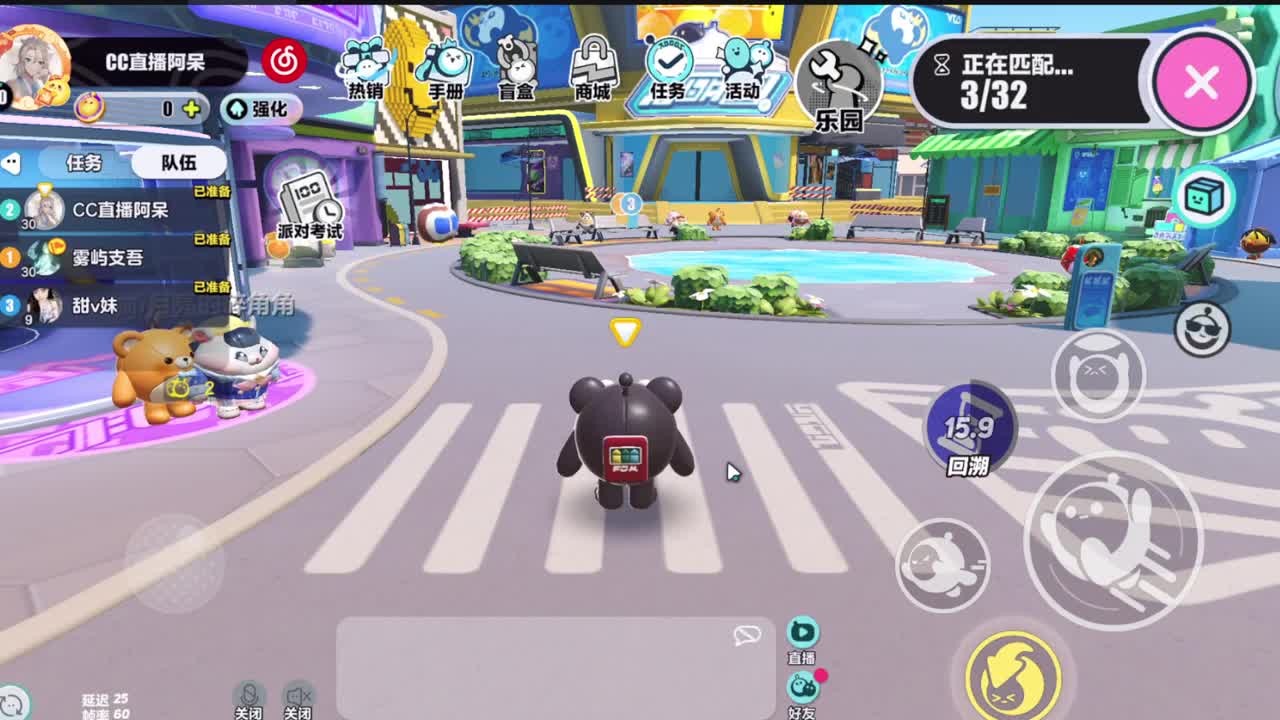The image size is (1280, 720).
Task: Toggle the 关闭 speaker audio off
Action: click(300, 692)
